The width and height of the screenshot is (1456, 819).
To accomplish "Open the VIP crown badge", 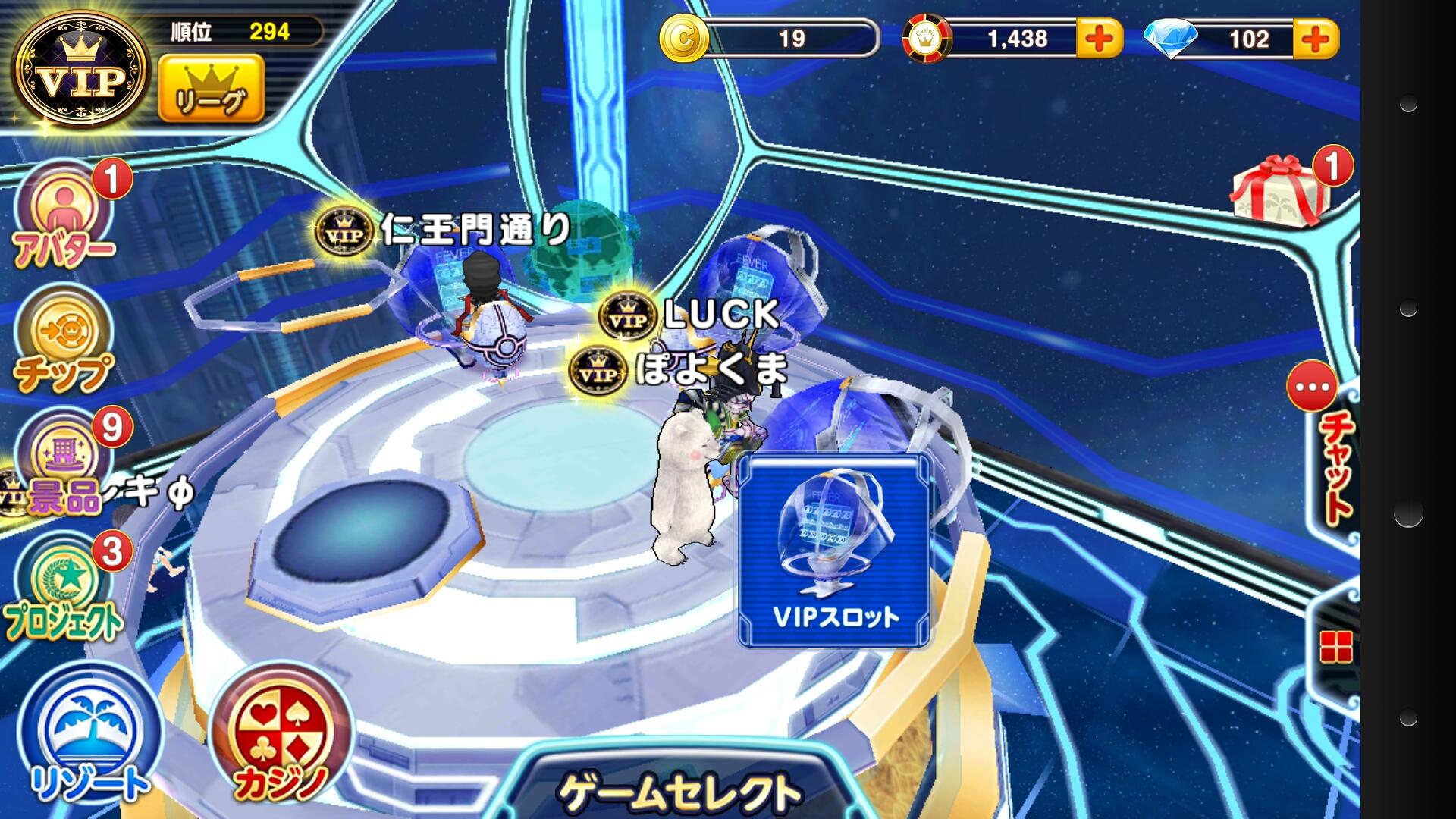I will click(x=82, y=70).
